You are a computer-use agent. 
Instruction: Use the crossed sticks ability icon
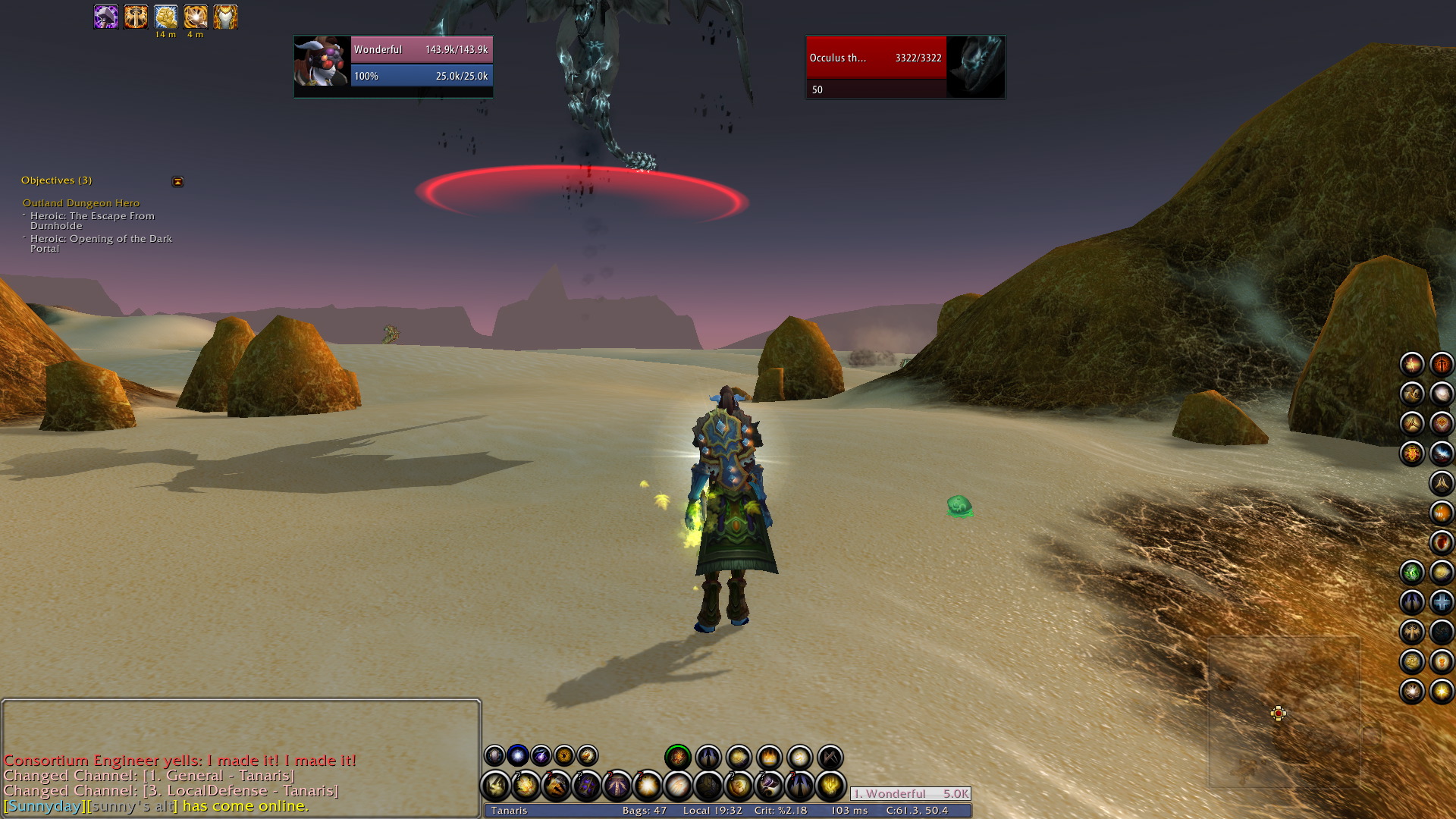(830, 757)
